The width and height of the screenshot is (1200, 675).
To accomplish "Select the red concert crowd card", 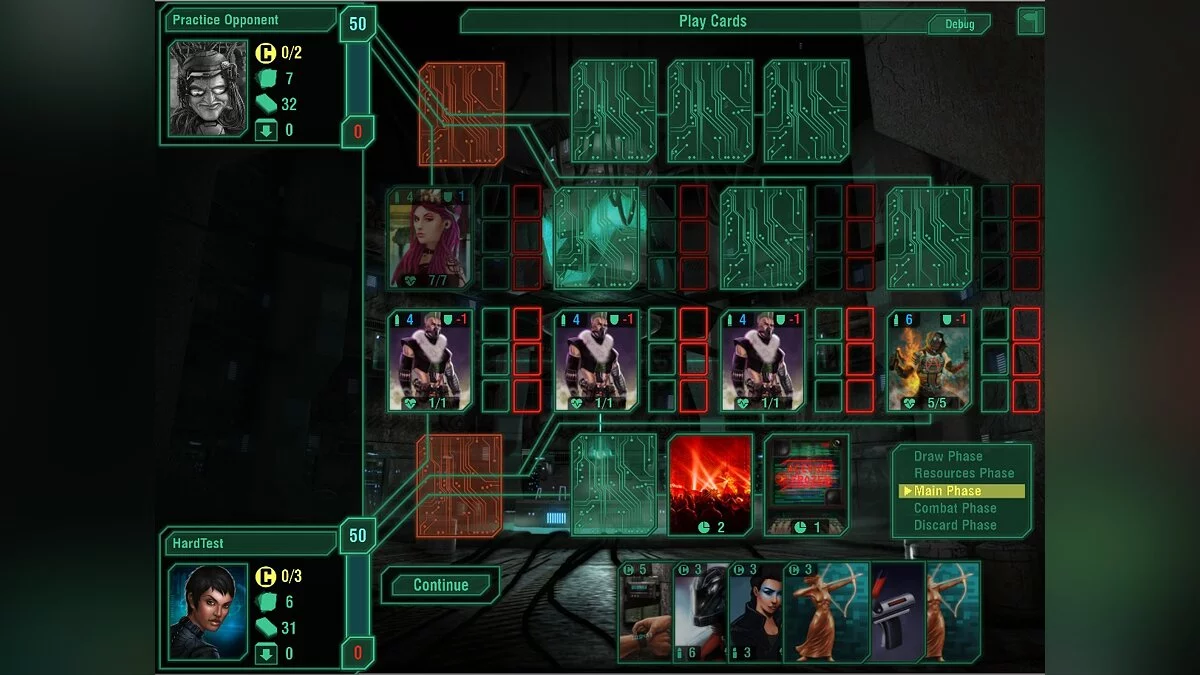I will [710, 485].
